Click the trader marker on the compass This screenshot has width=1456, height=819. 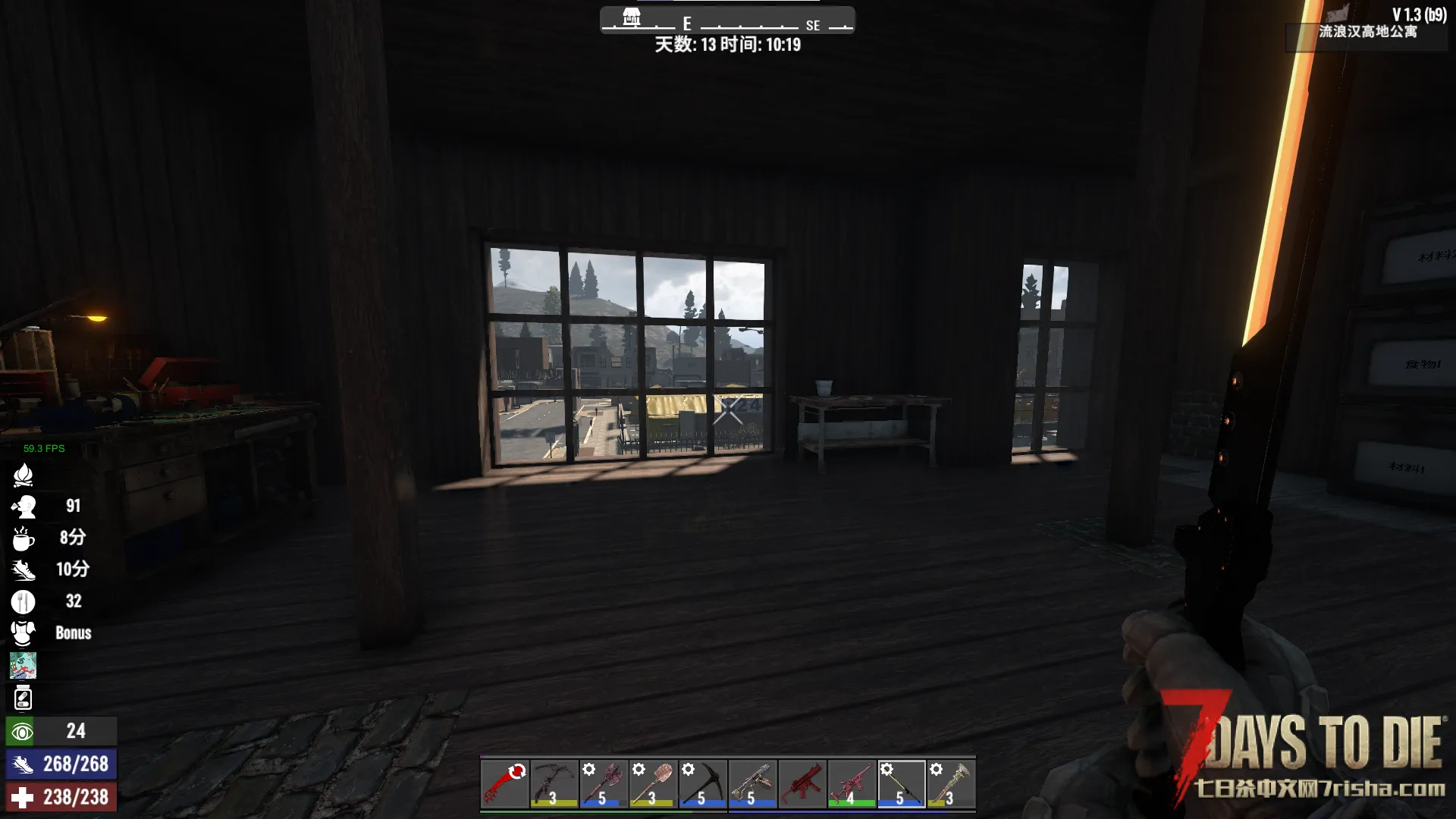pyautogui.click(x=632, y=17)
